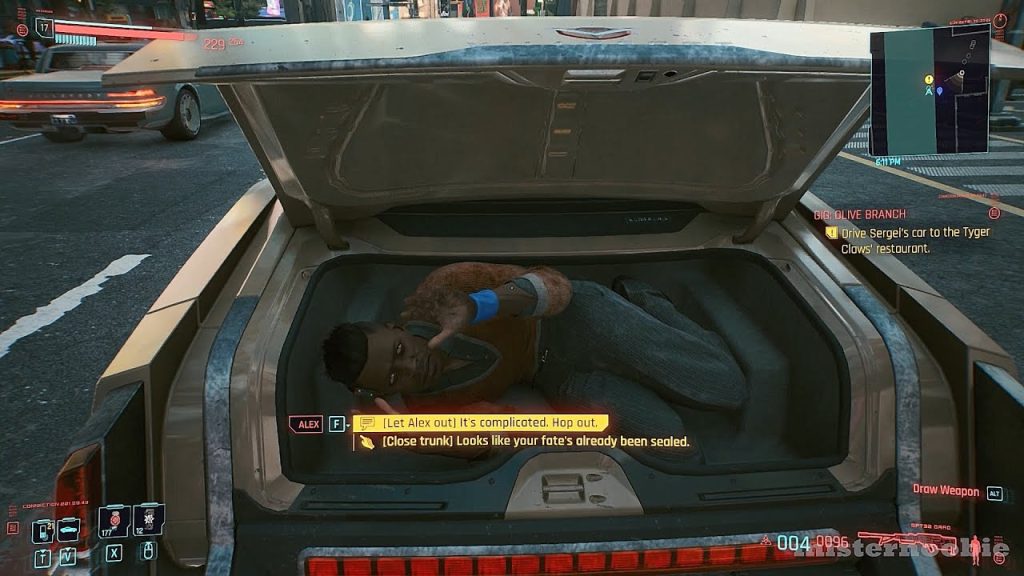
Task: Select the grenade gadget slot
Action: [148, 520]
